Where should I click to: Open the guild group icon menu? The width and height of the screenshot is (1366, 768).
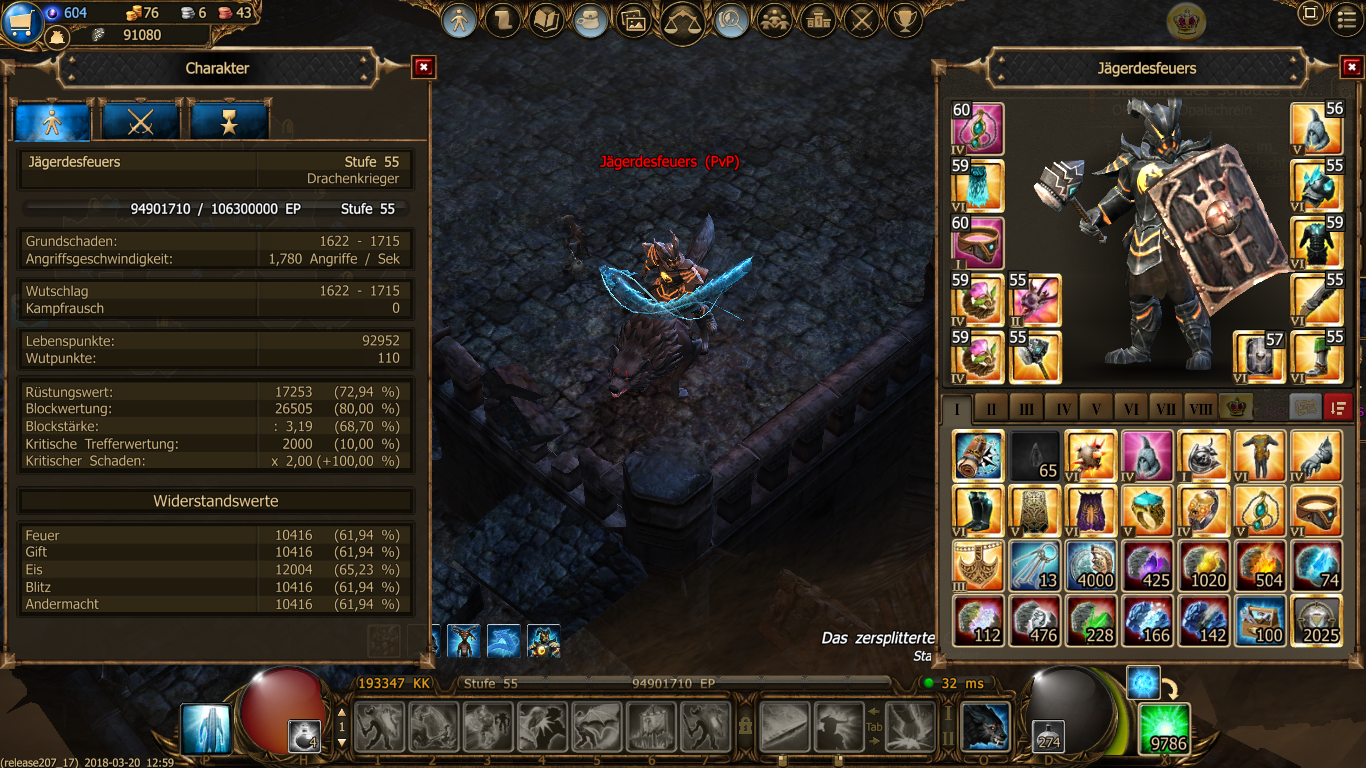pos(774,20)
